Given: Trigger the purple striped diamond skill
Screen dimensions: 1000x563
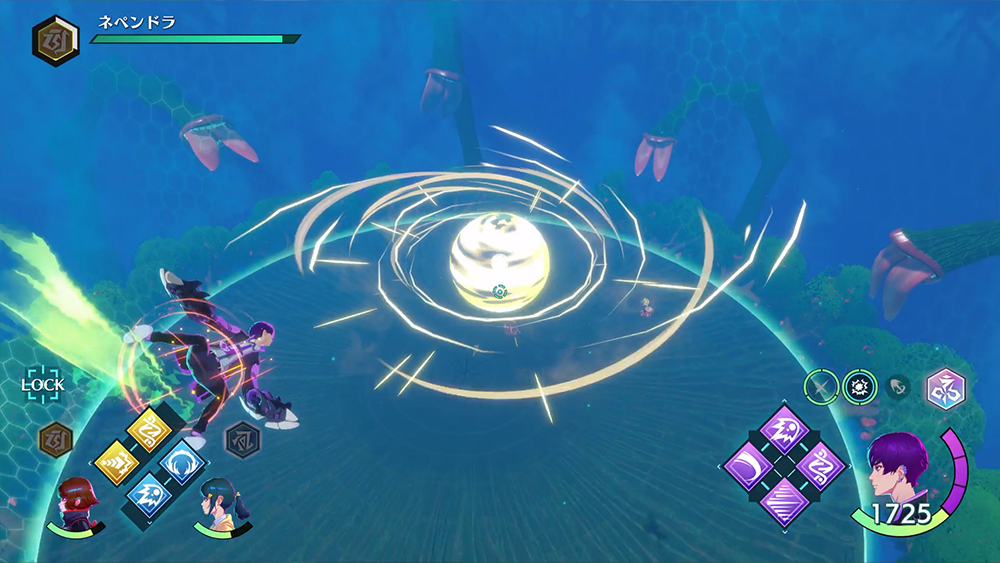Looking at the screenshot, I should pyautogui.click(x=785, y=500).
